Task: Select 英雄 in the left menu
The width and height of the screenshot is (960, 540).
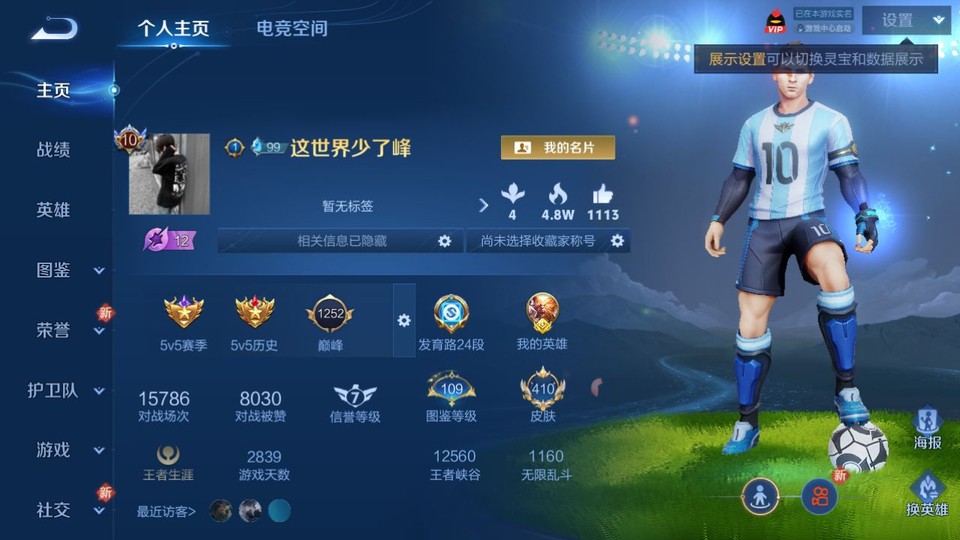Action: [x=54, y=210]
